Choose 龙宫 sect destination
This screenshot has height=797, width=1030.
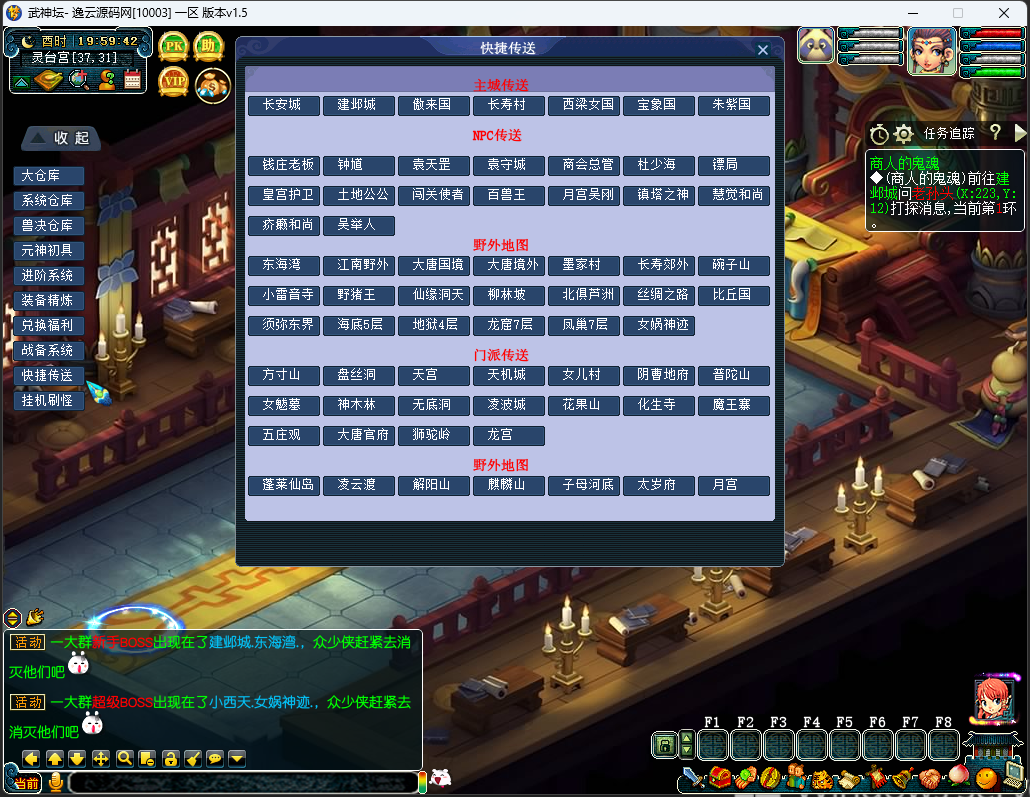coord(509,435)
